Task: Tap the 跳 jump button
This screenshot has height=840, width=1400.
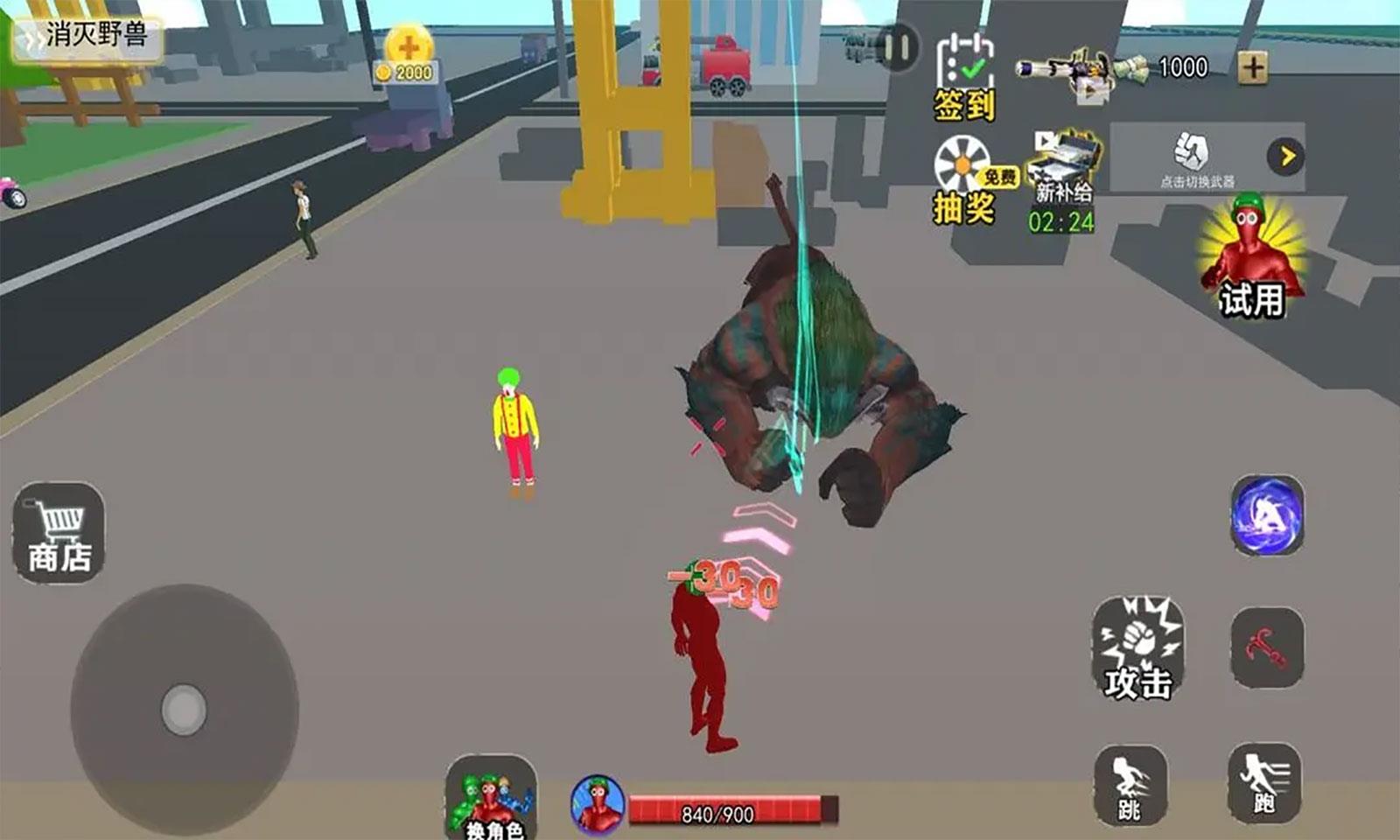Action: [1130, 784]
